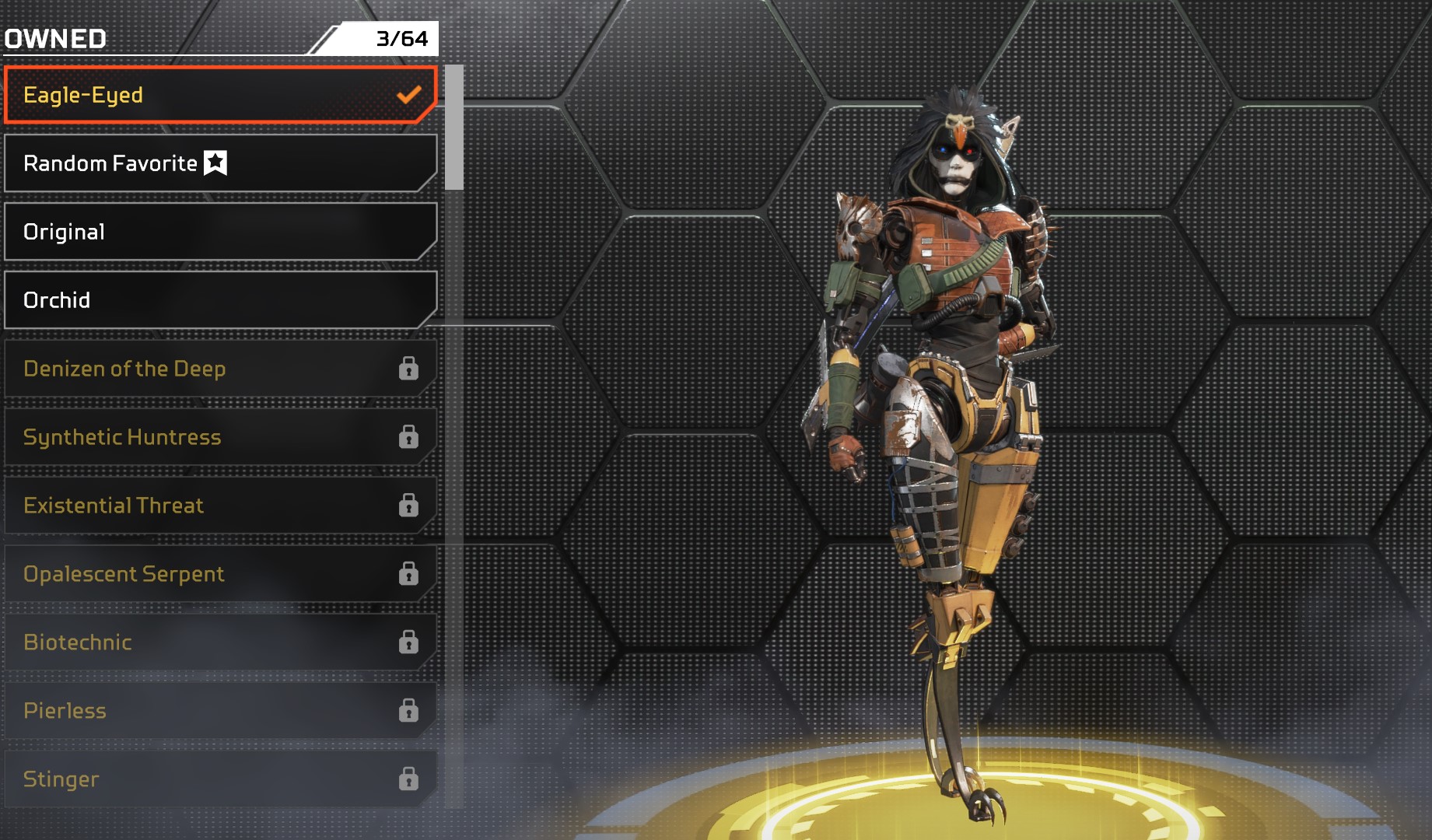Choose the Random Favorite option
1432x840 pixels.
(220, 163)
